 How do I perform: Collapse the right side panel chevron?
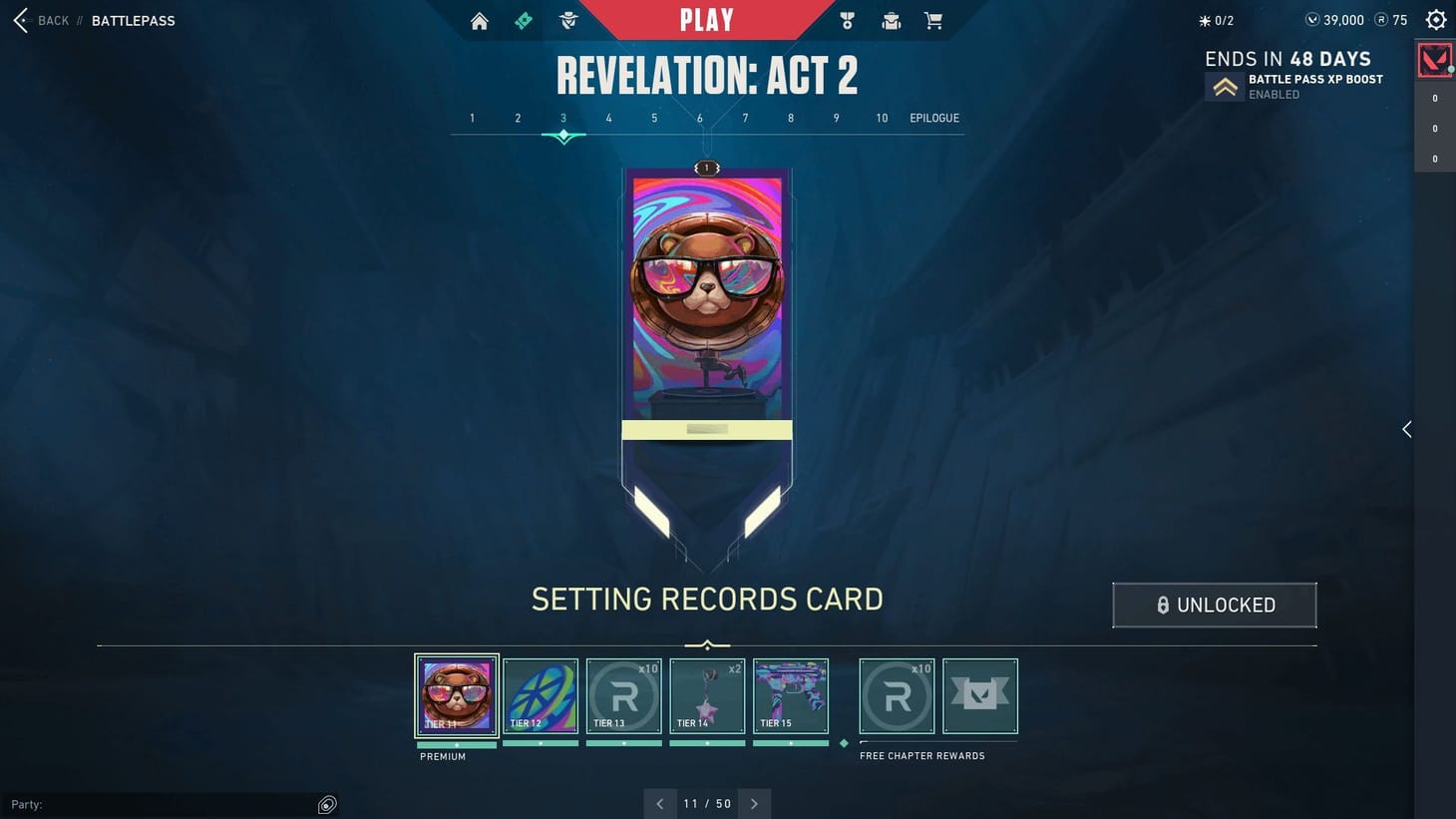click(1407, 429)
